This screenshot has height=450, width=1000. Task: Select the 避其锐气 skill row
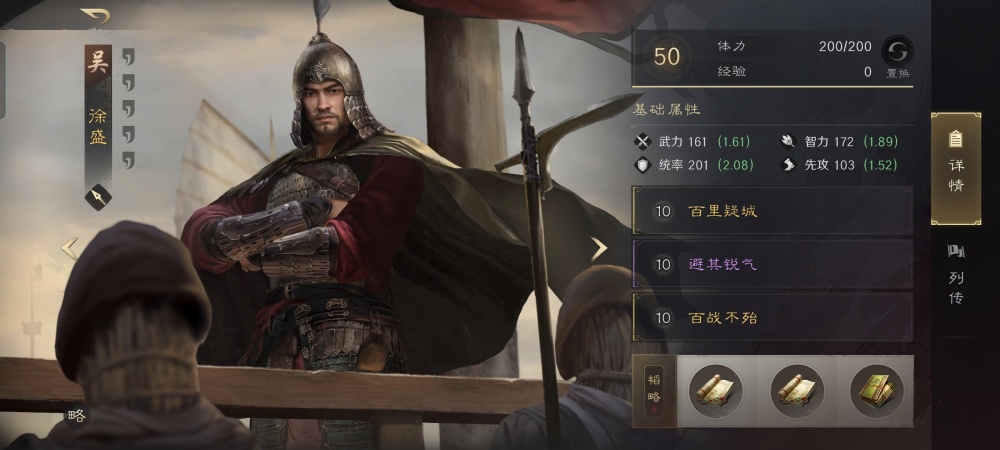tap(772, 264)
